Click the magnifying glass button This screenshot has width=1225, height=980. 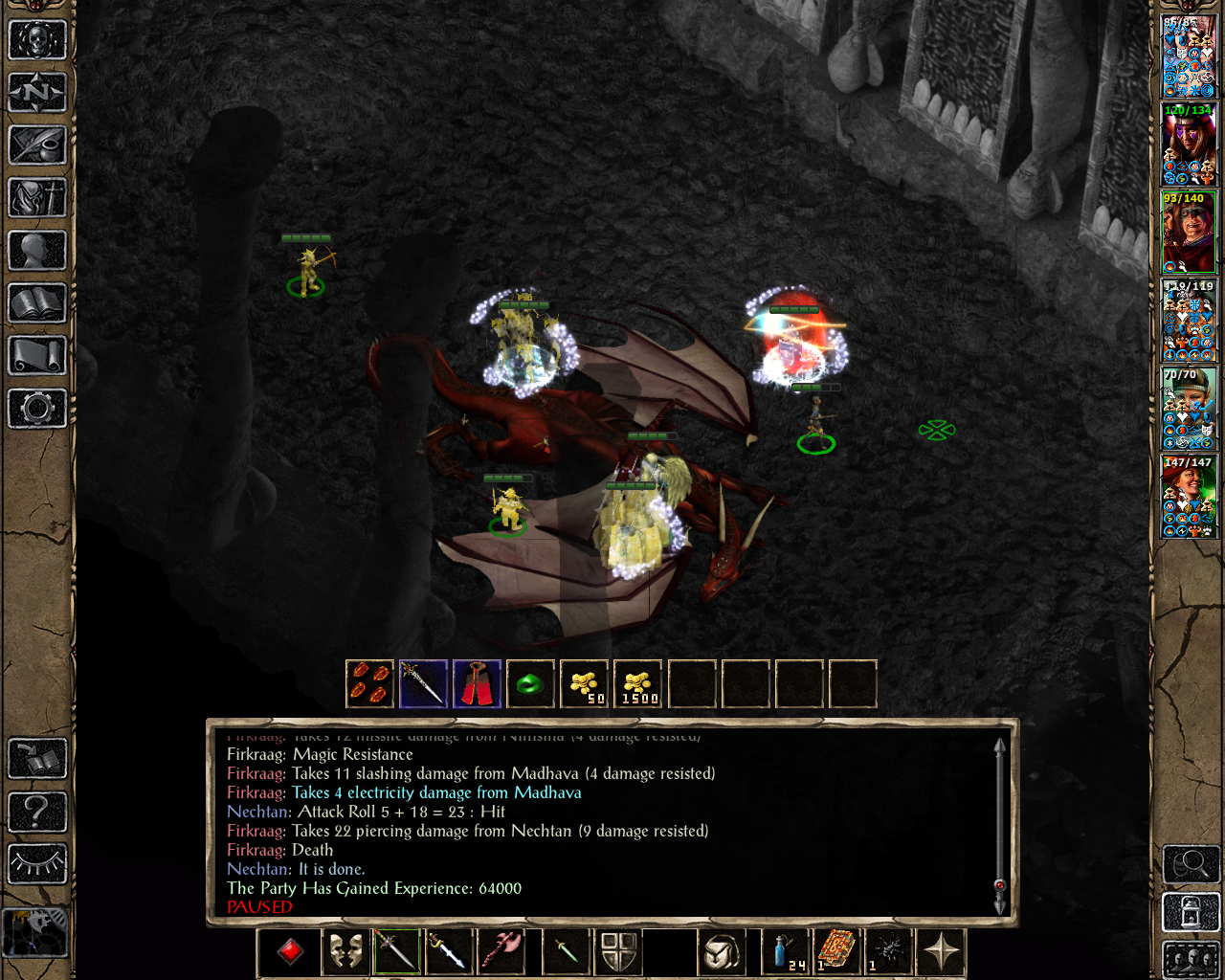[x=1191, y=865]
